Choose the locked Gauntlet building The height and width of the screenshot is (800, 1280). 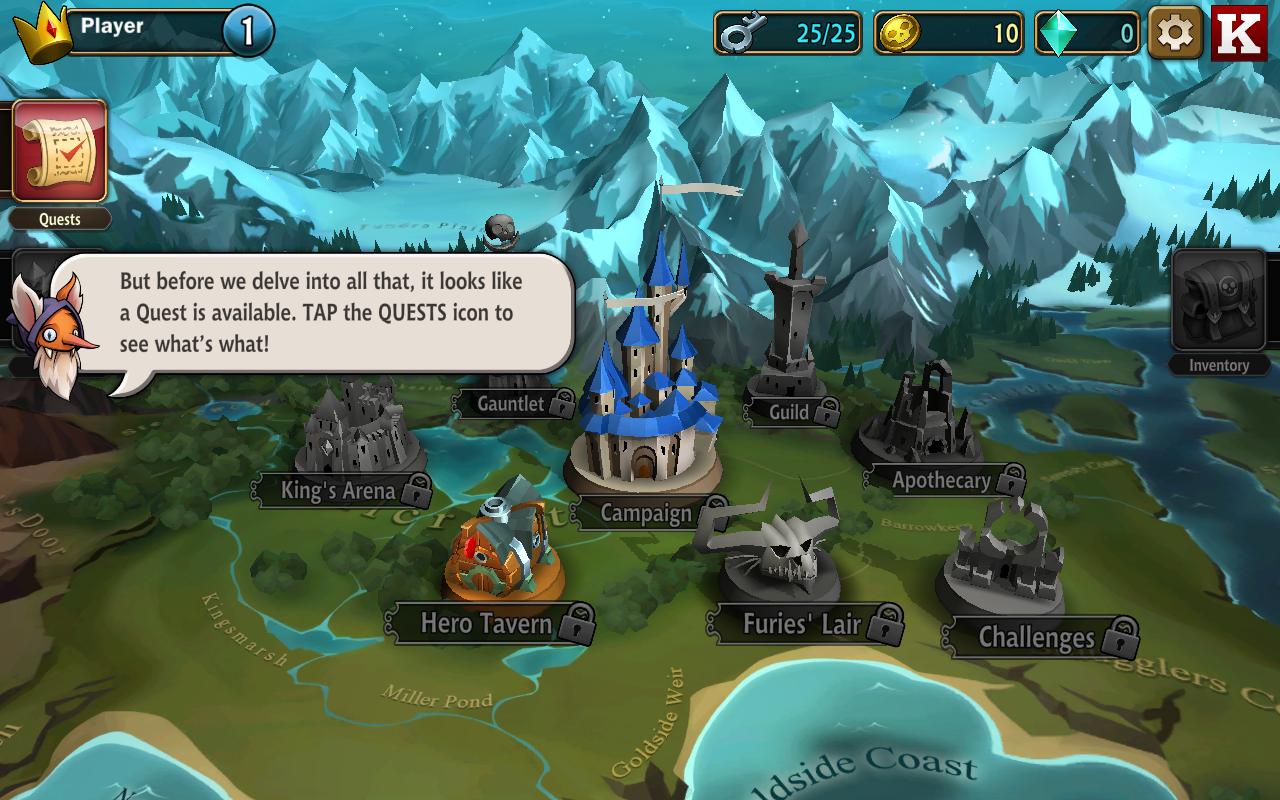pos(512,402)
